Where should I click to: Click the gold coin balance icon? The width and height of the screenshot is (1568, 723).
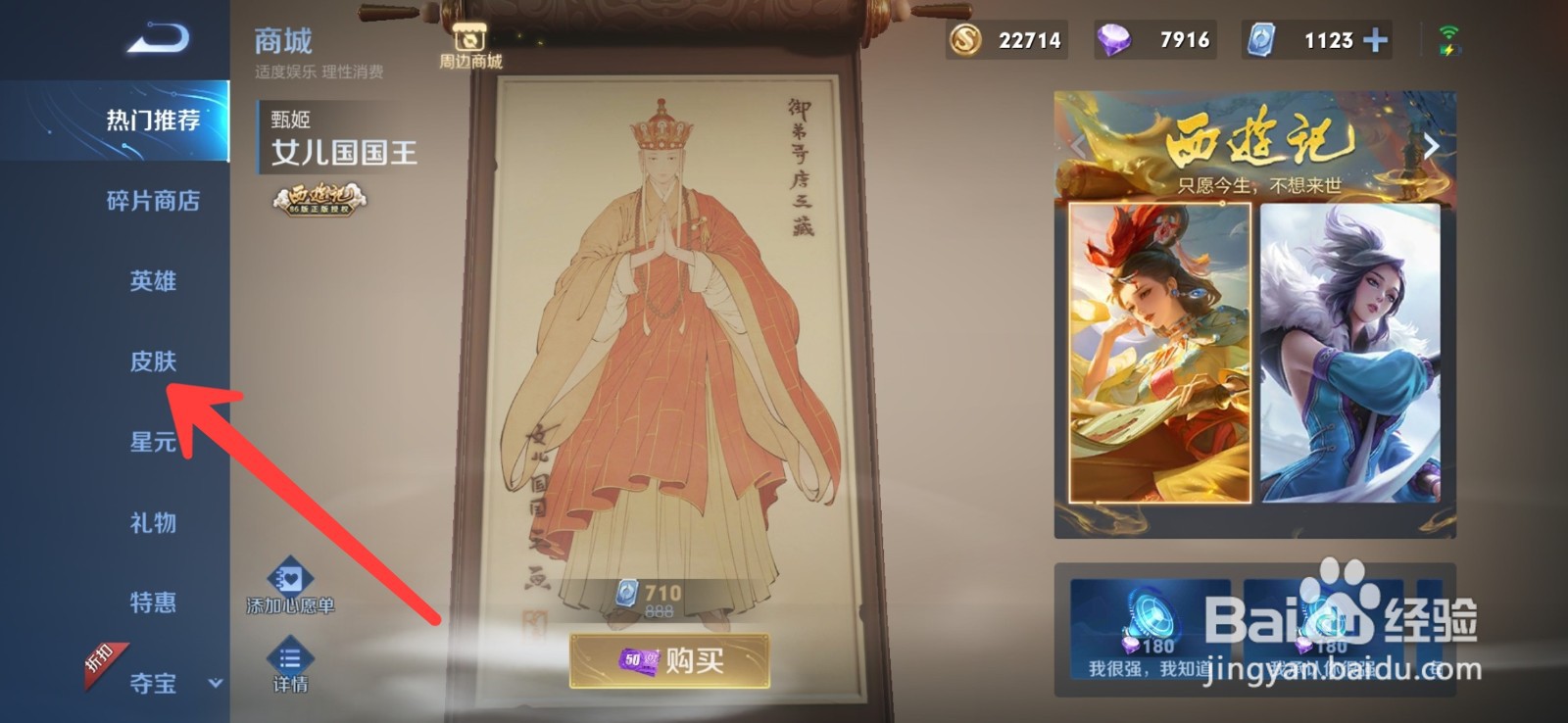[965, 40]
